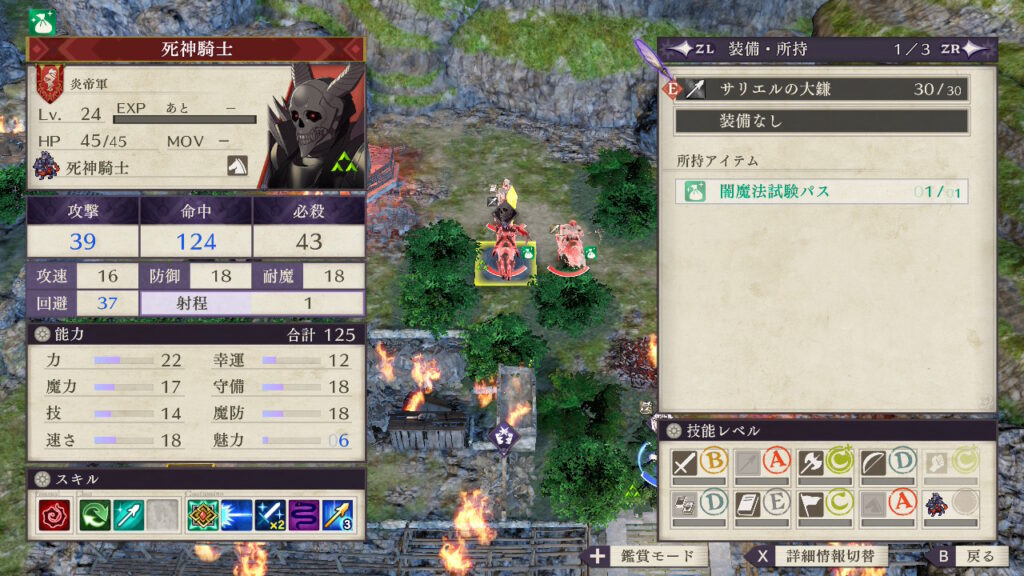This screenshot has width=1024, height=576.
Task: Select the bow skill level D
Action: tap(886, 463)
